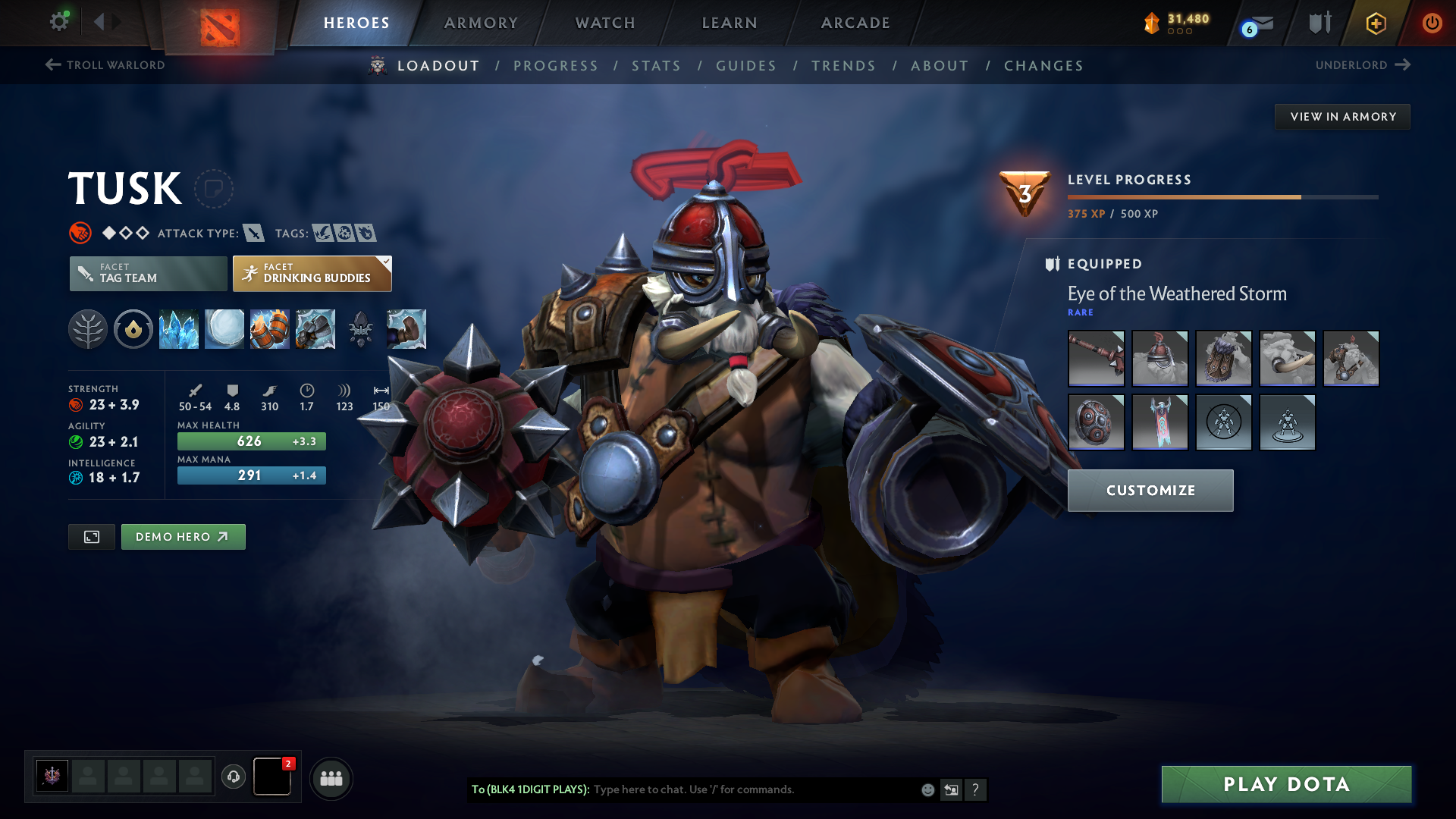Screen dimensions: 1456x819
Task: Open the Learn section
Action: point(730,23)
